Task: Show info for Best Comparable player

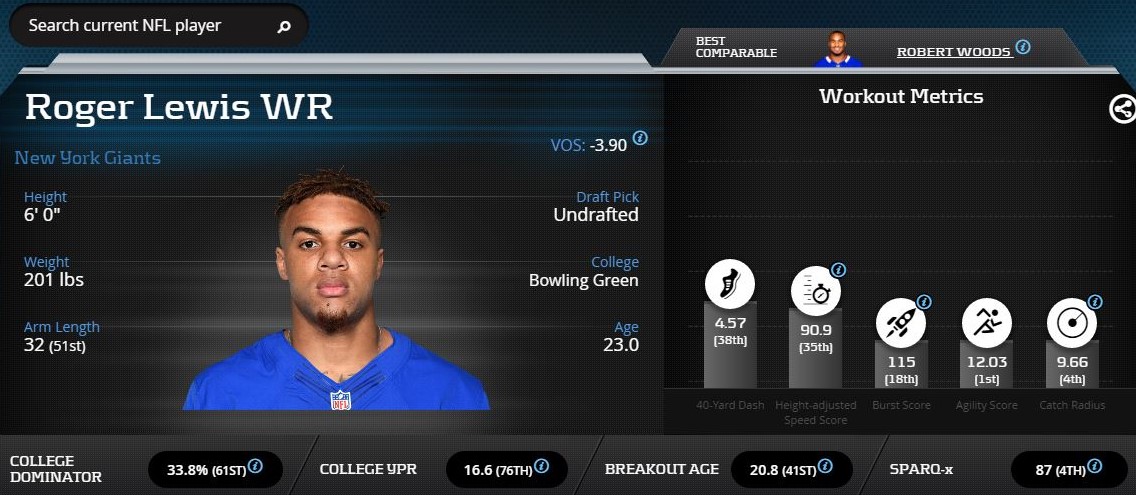Action: click(x=1022, y=47)
